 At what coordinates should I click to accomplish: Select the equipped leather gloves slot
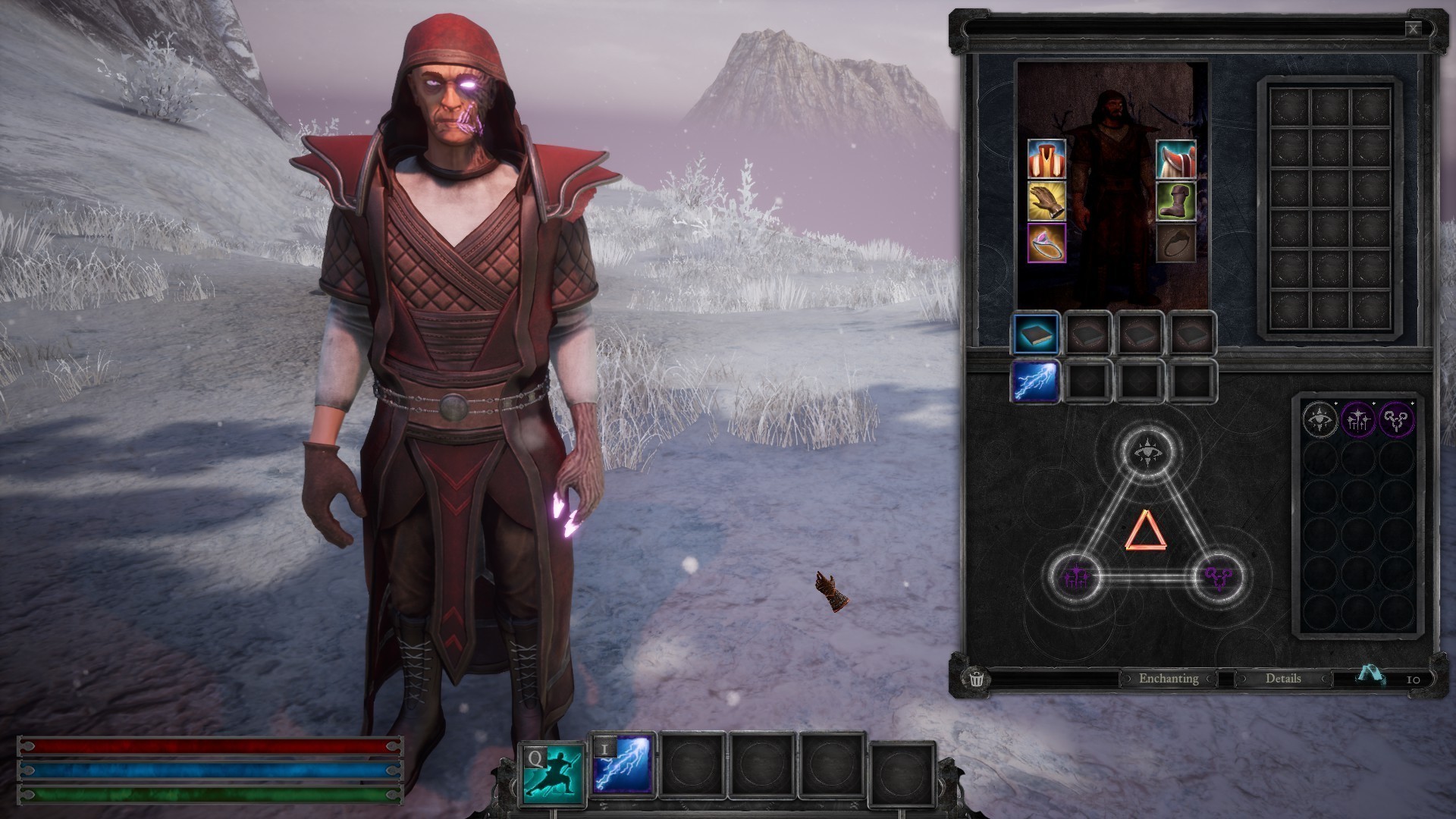(1046, 201)
